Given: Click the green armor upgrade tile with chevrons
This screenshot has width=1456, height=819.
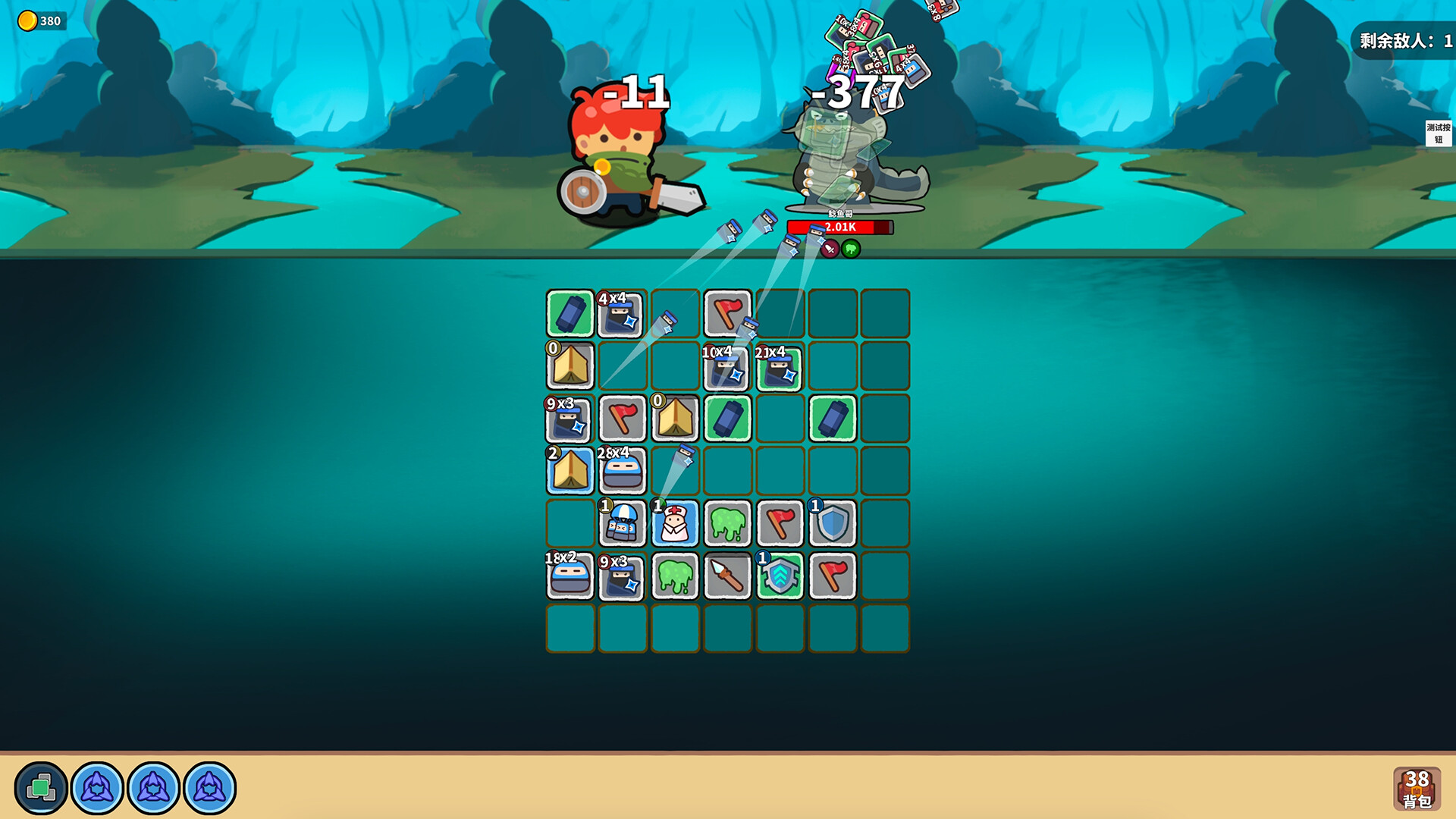Looking at the screenshot, I should 780,576.
